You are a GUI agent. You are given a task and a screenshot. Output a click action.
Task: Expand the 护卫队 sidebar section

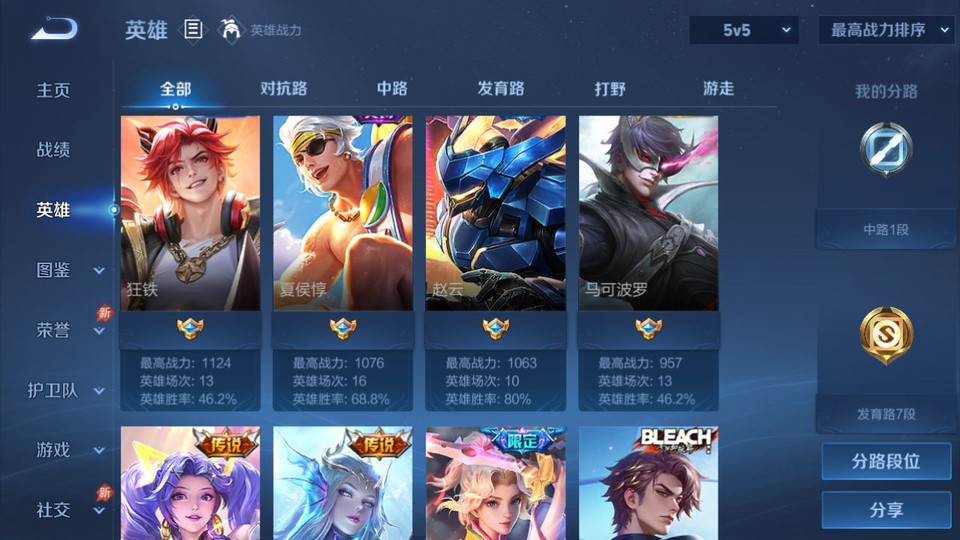point(66,390)
